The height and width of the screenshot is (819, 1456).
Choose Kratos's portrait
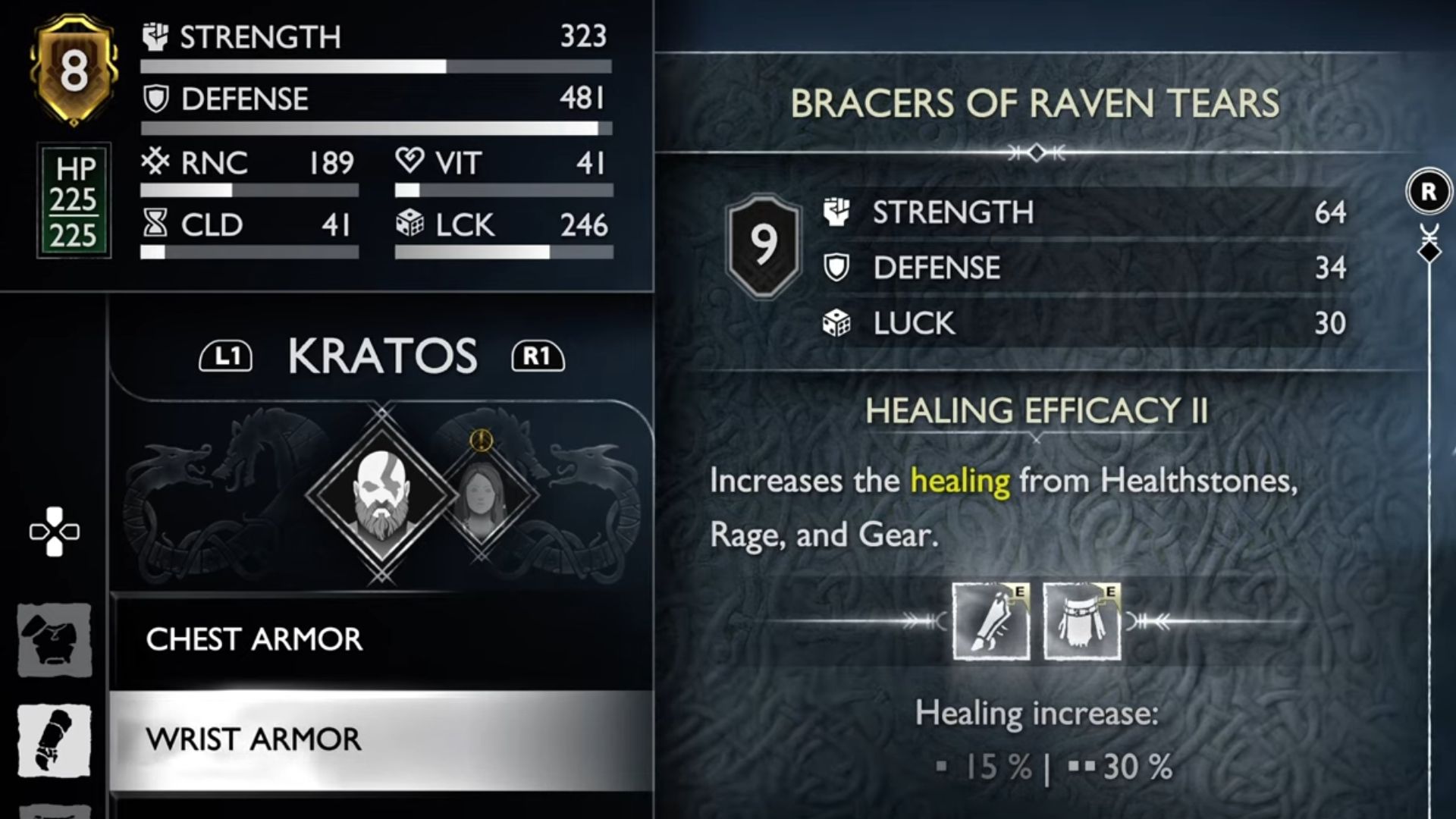(x=381, y=494)
